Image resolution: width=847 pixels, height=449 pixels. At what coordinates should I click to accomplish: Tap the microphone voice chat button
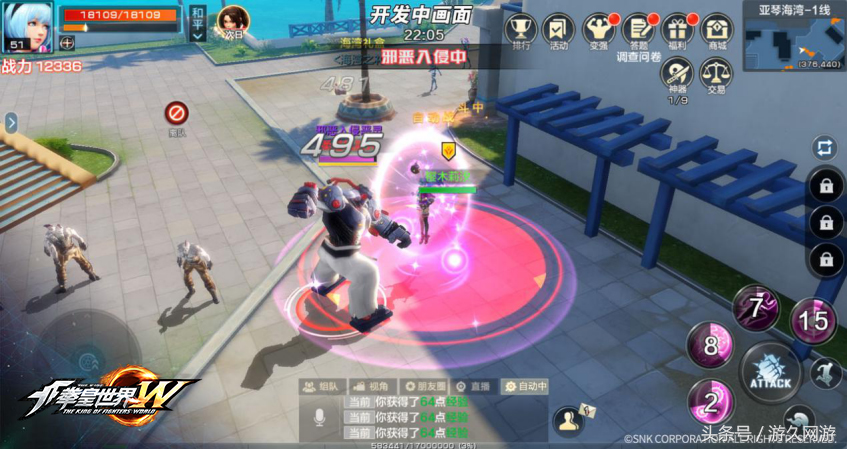click(319, 418)
